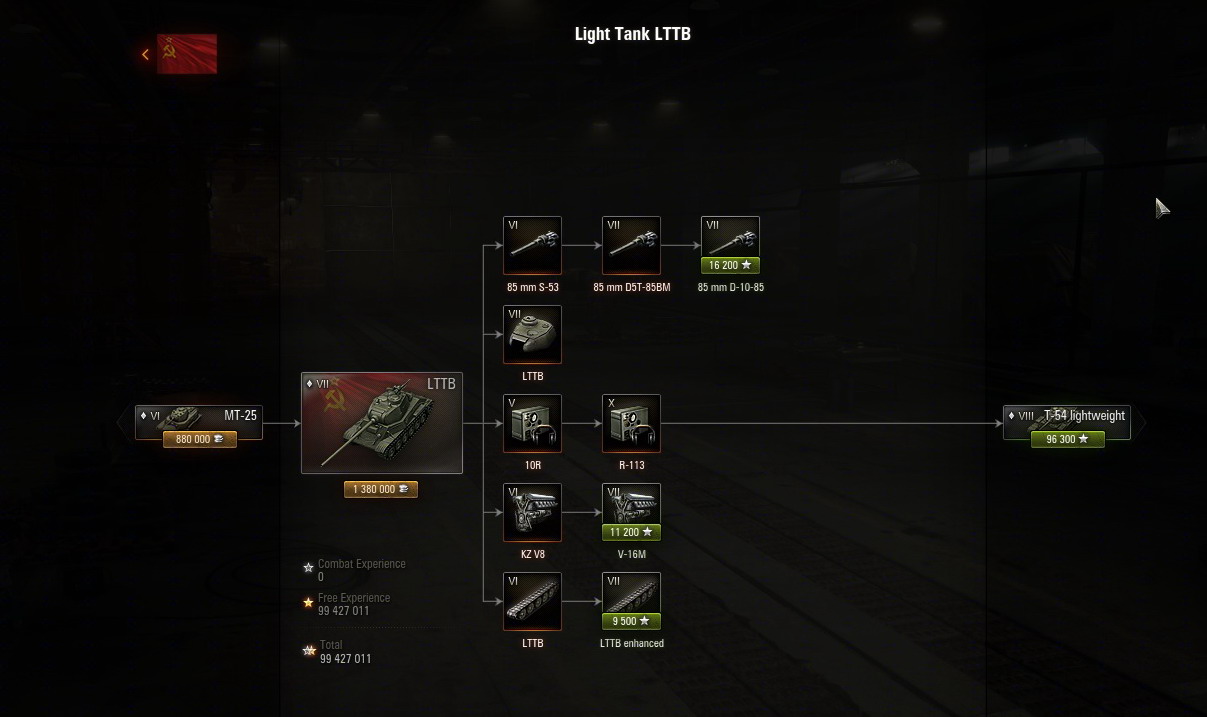Click the MT-25 880 000 credits price button

pos(200,439)
